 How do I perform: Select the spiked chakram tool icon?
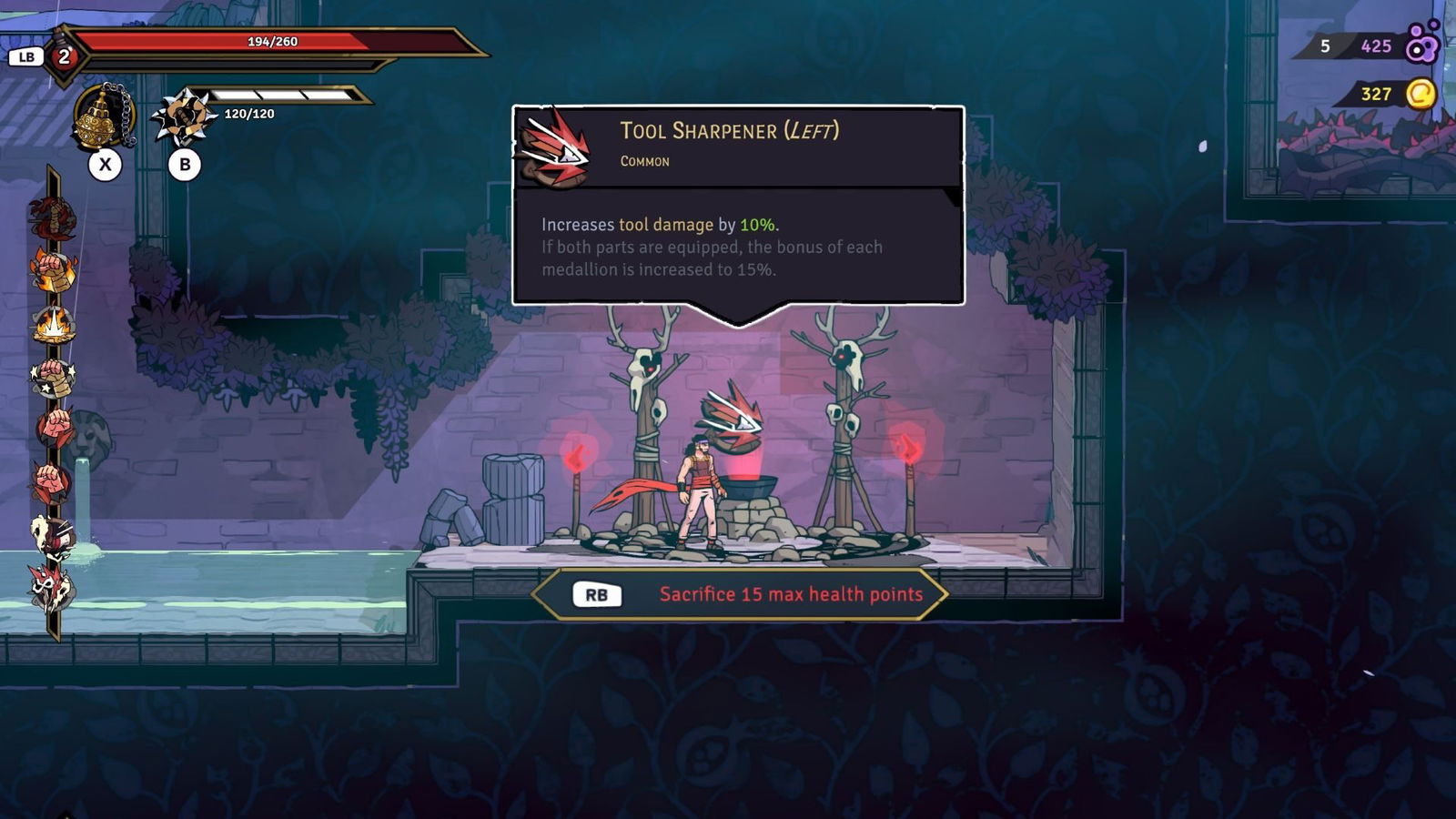[183, 116]
